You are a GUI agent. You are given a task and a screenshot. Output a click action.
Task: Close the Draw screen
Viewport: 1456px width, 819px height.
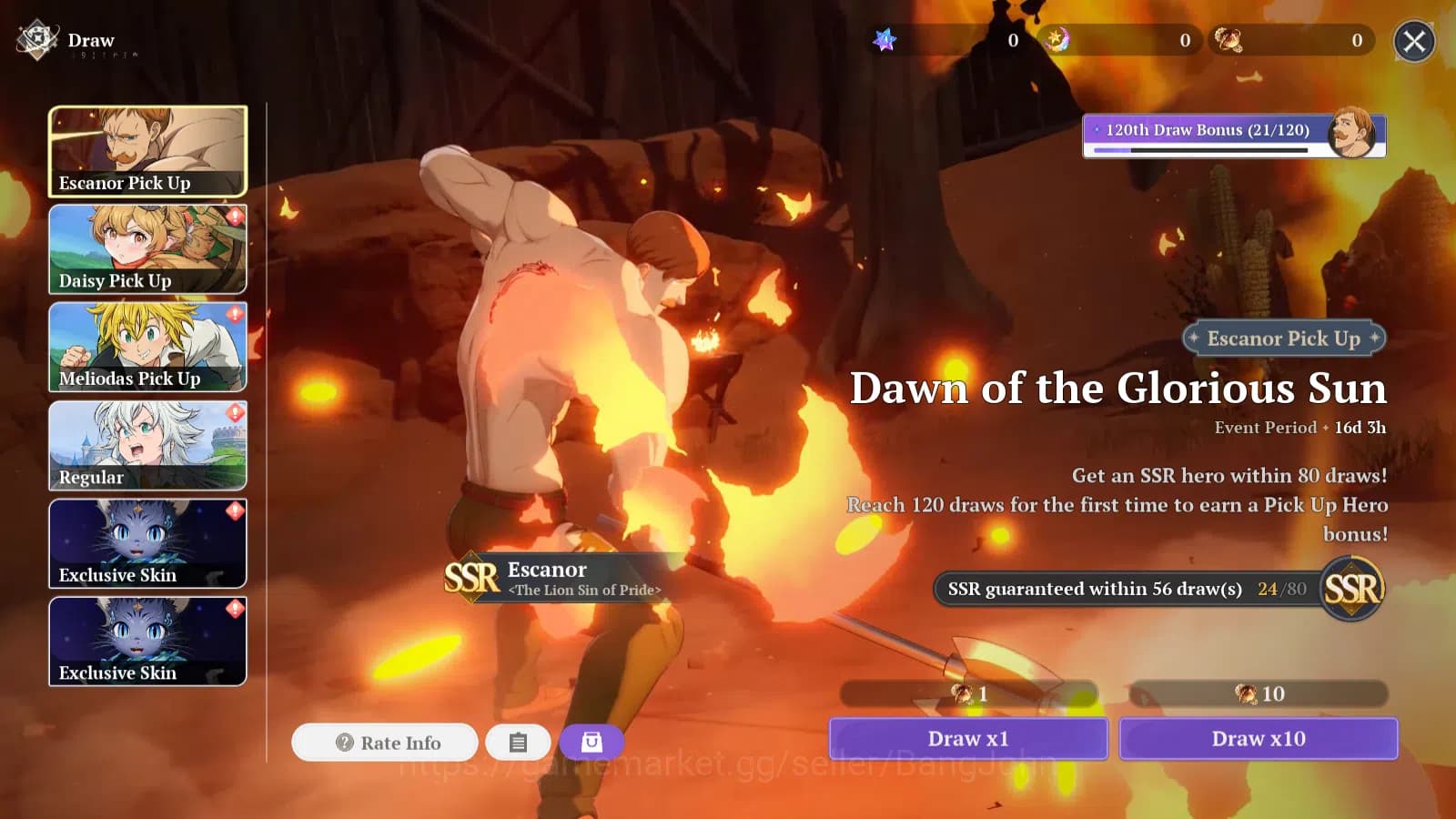click(x=1414, y=41)
